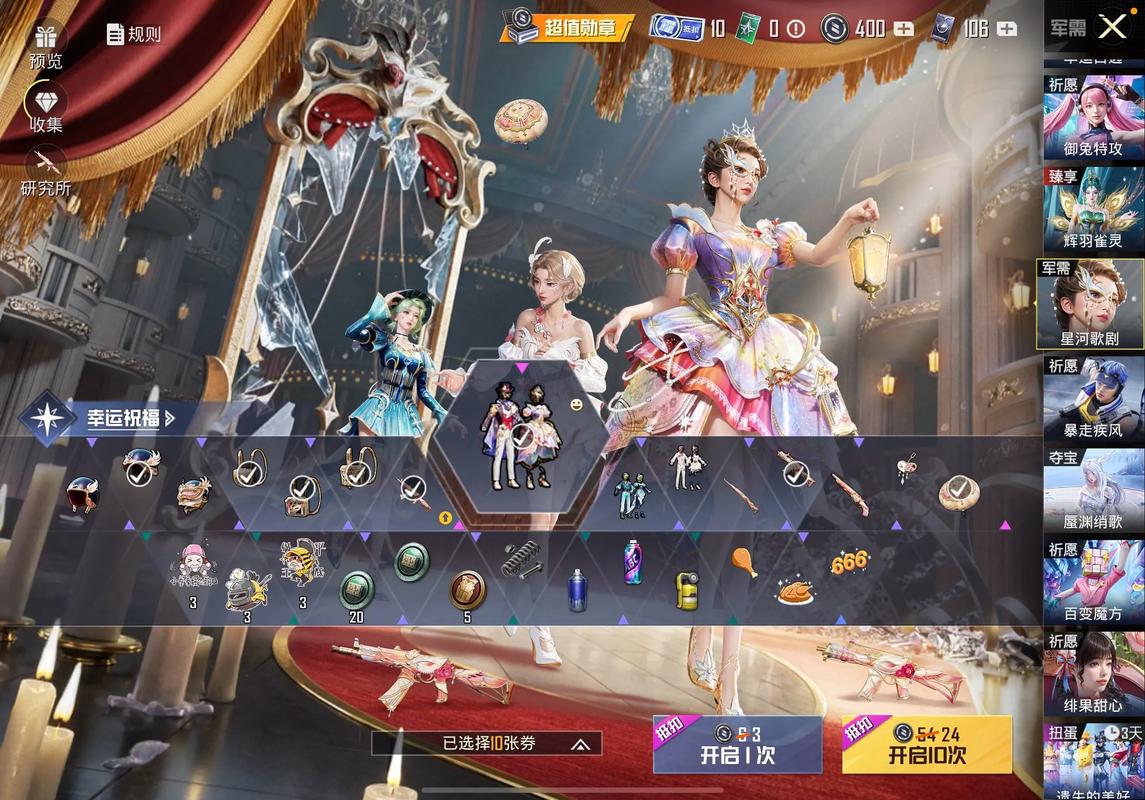The width and height of the screenshot is (1145, 800).
Task: Open the 幸运祝福 lucky blessing details
Action: click(100, 418)
